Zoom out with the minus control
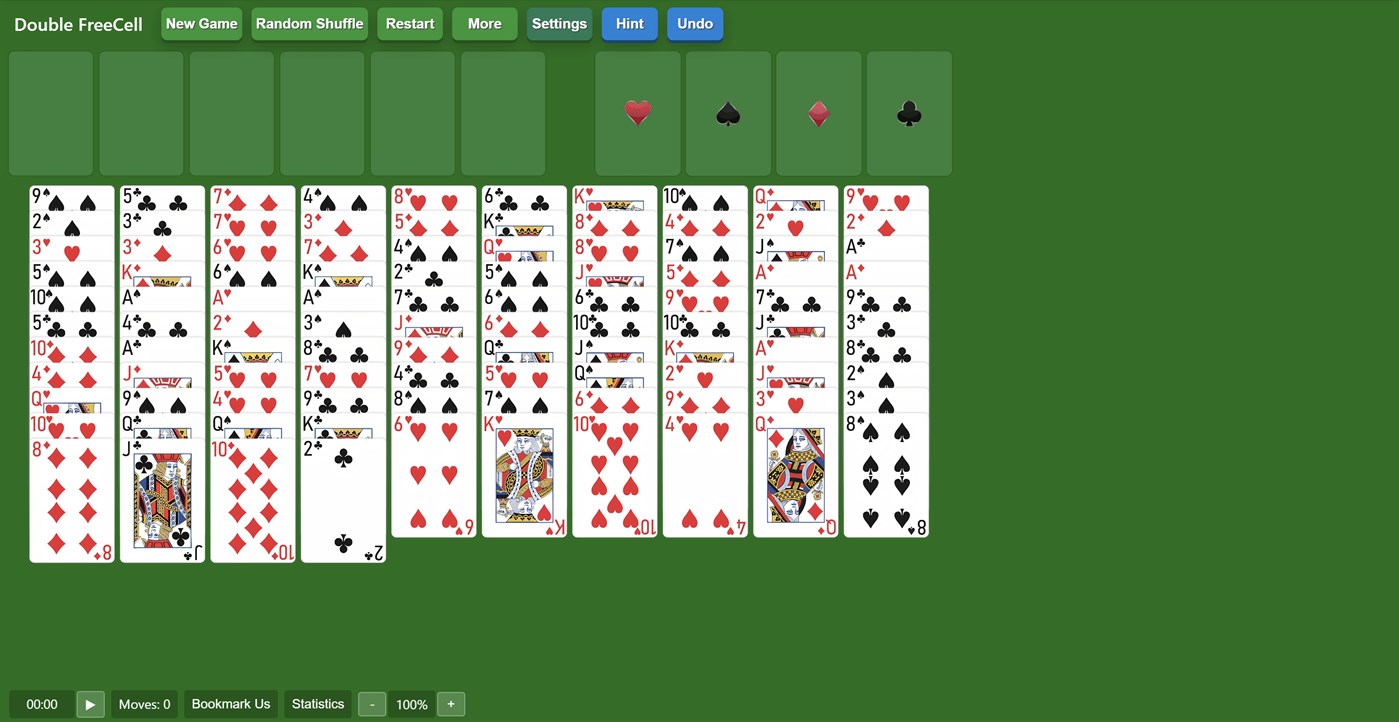Viewport: 1399px width, 722px height. [371, 704]
